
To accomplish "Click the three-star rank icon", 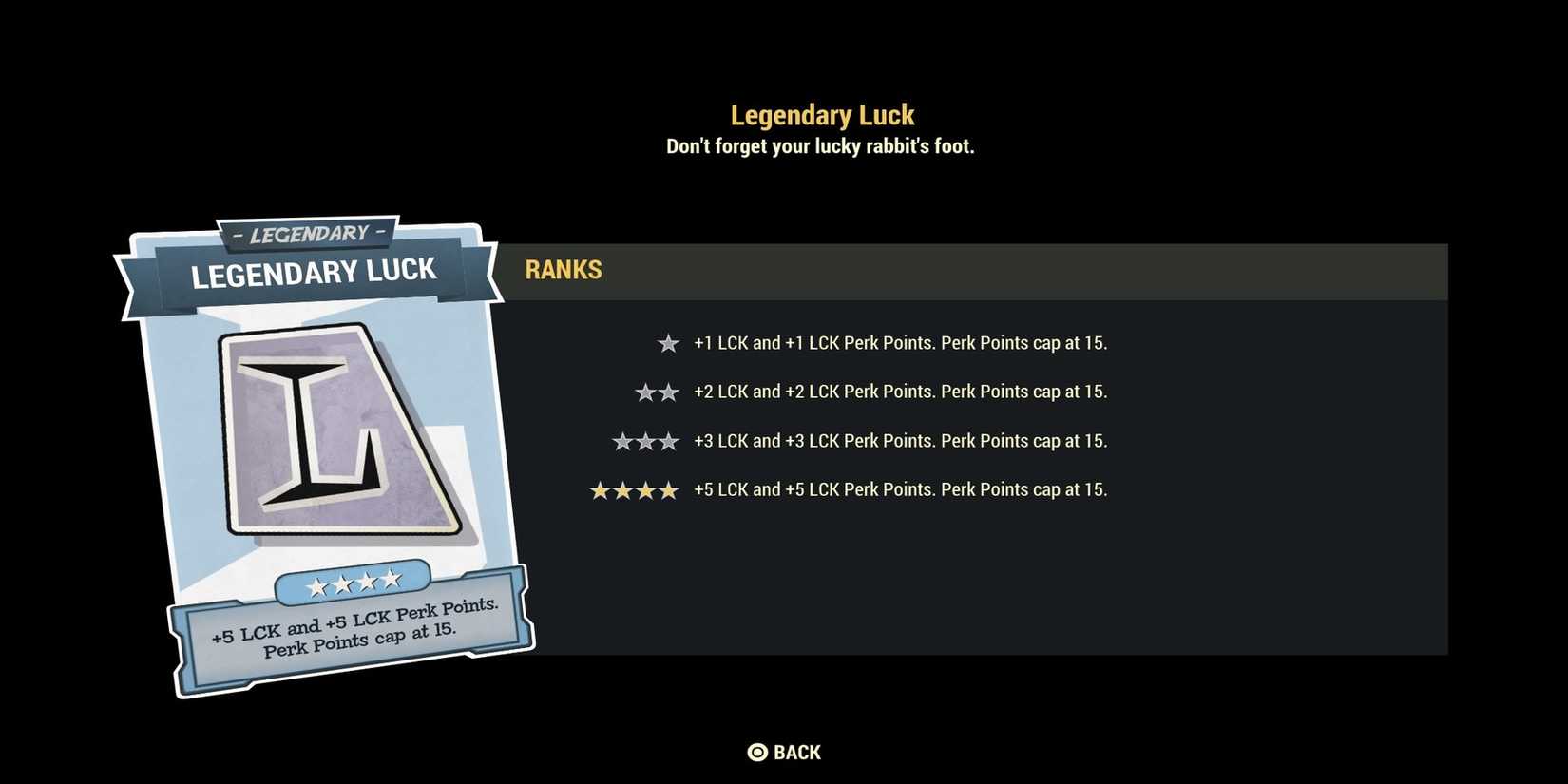I will point(645,440).
